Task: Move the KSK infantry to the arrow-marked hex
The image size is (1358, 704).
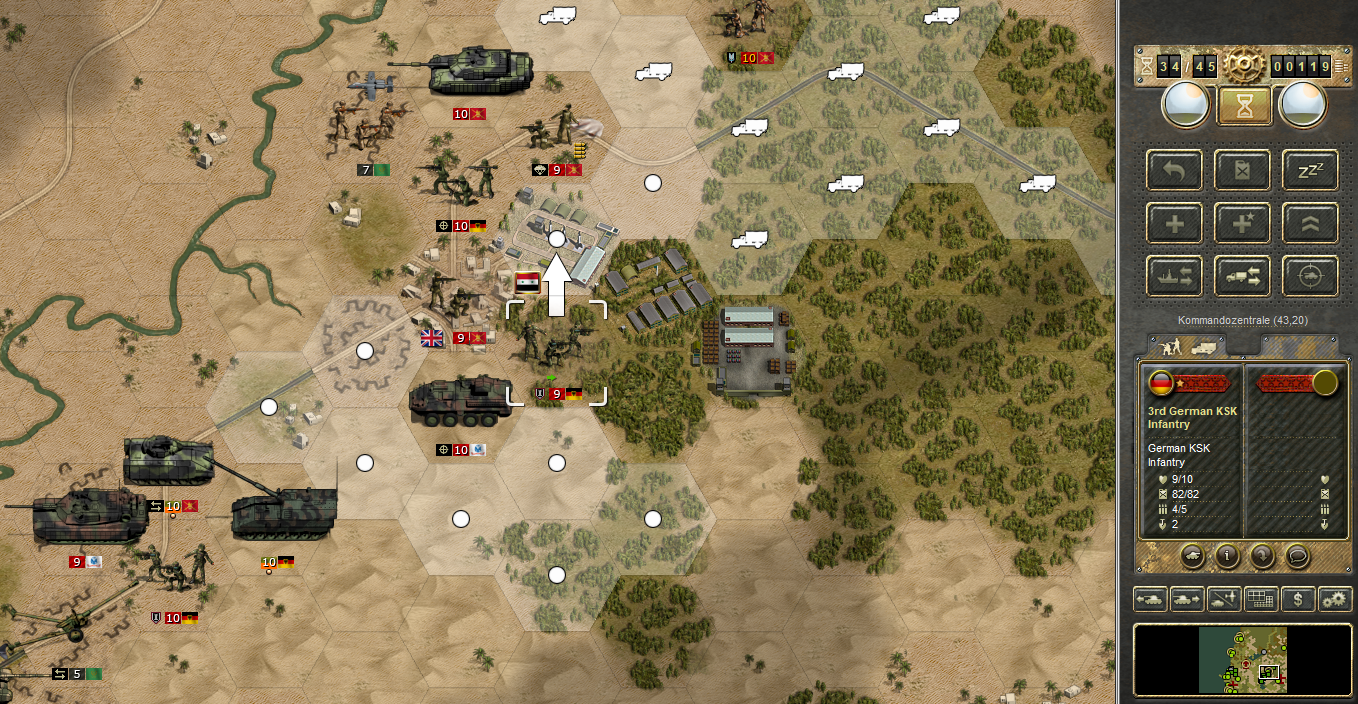Action: pyautogui.click(x=557, y=240)
